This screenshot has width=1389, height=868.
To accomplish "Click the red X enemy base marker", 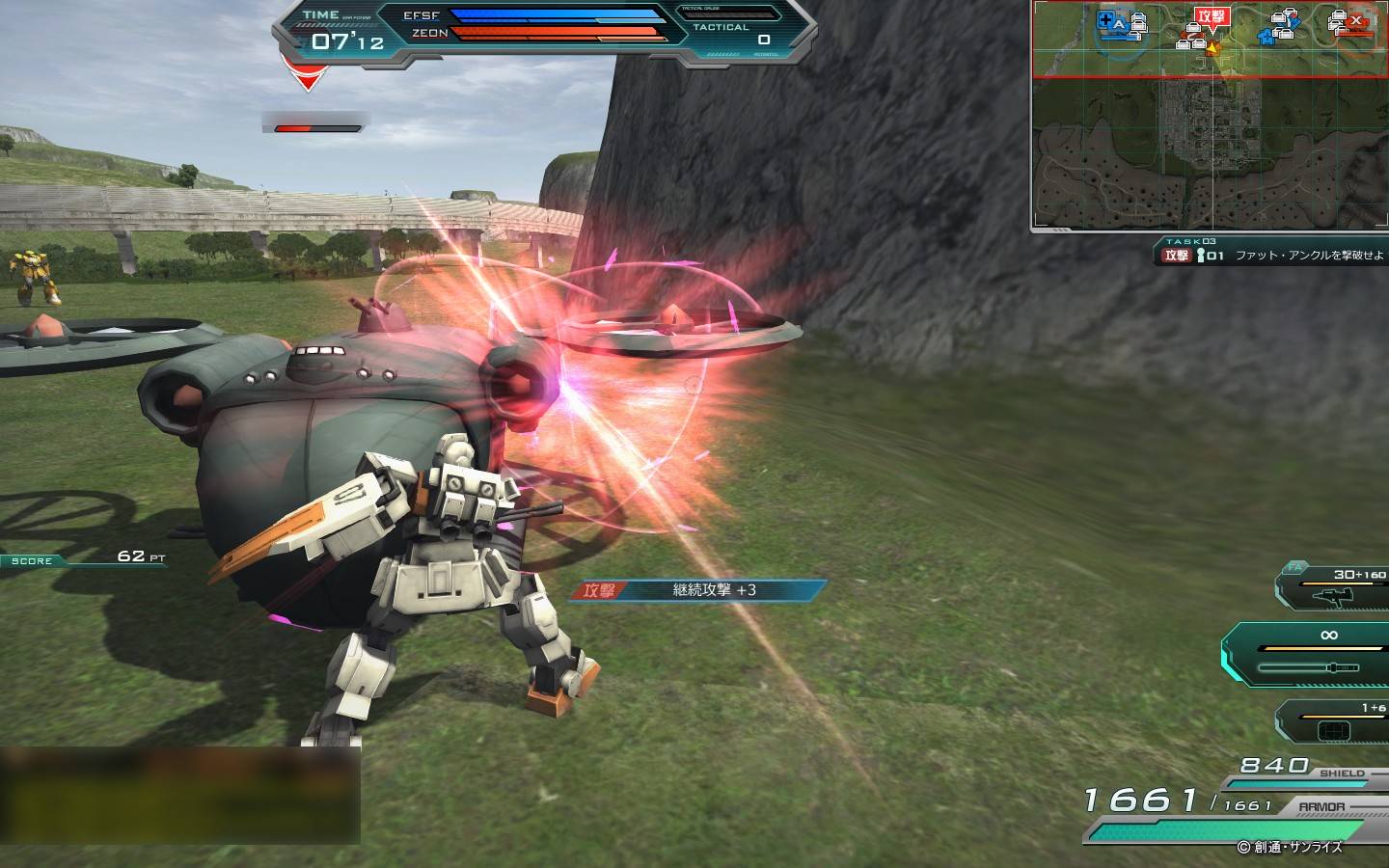I will pos(1356,21).
